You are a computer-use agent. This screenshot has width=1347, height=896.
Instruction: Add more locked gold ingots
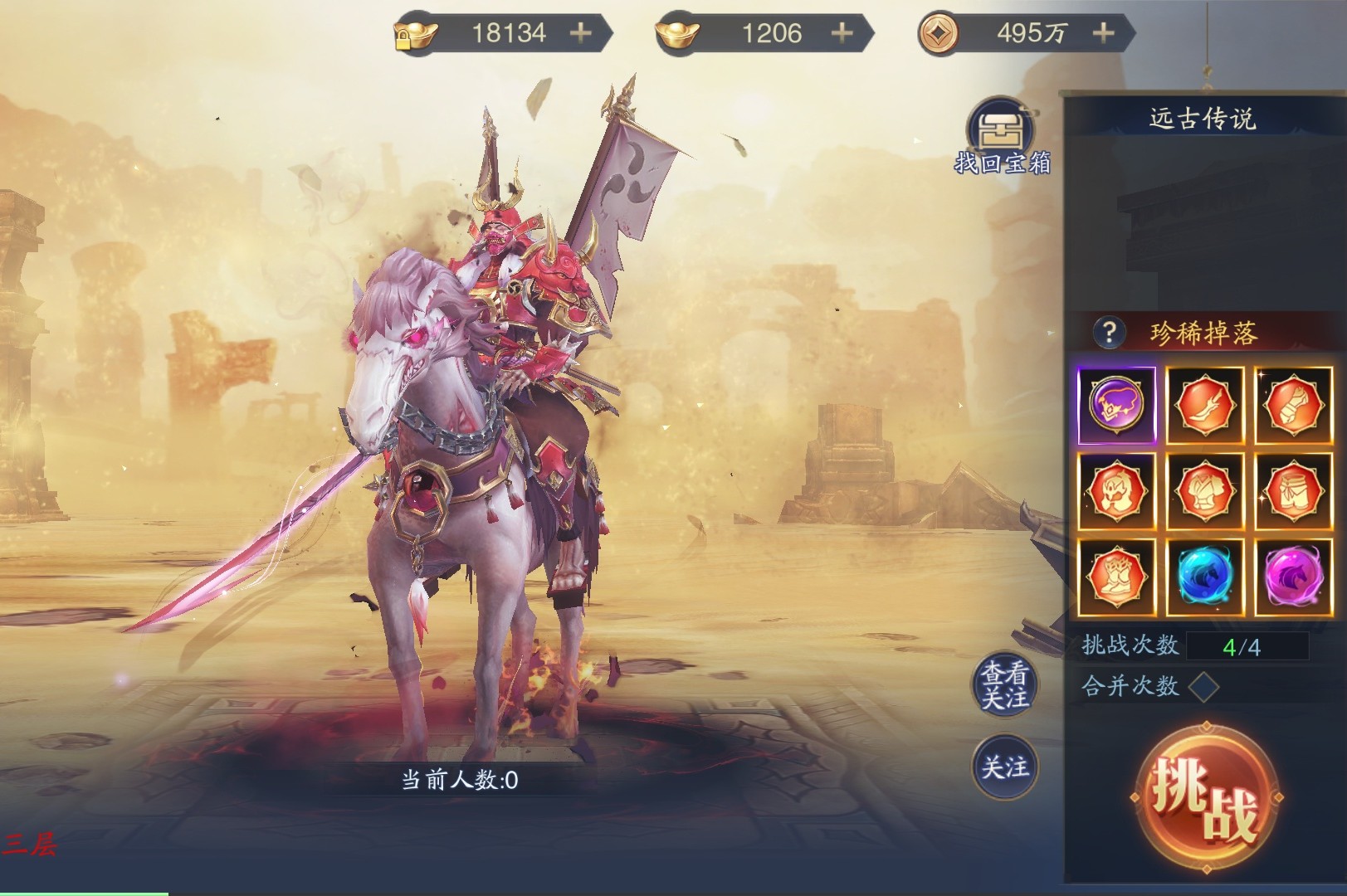[581, 33]
